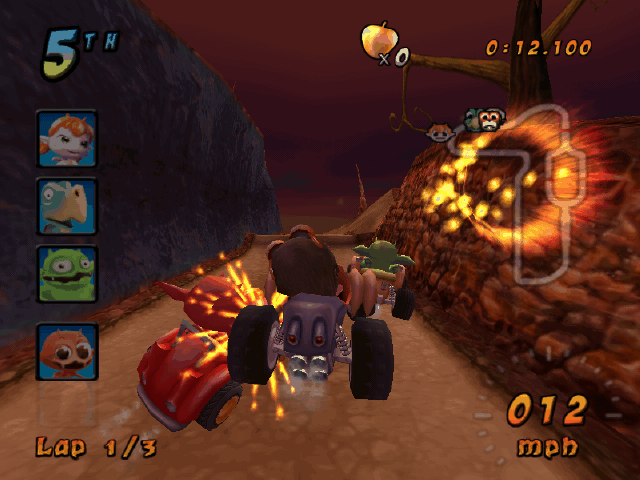The width and height of the screenshot is (640, 480).
Task: Choose the blue-green dinosaur racer portrait
Action: [67, 207]
